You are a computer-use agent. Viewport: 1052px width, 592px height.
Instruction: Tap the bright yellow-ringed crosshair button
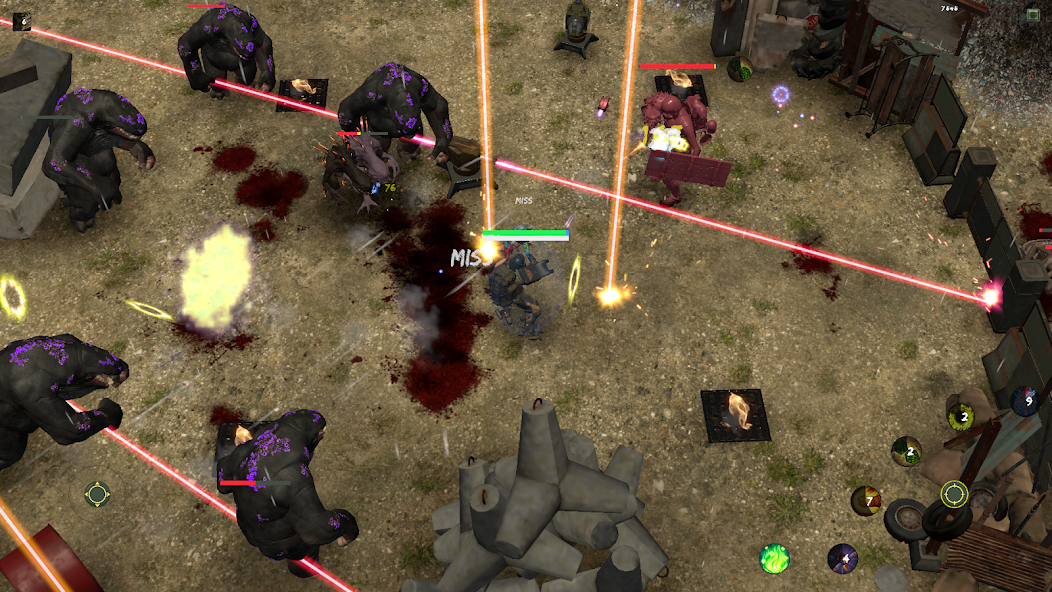coord(954,494)
